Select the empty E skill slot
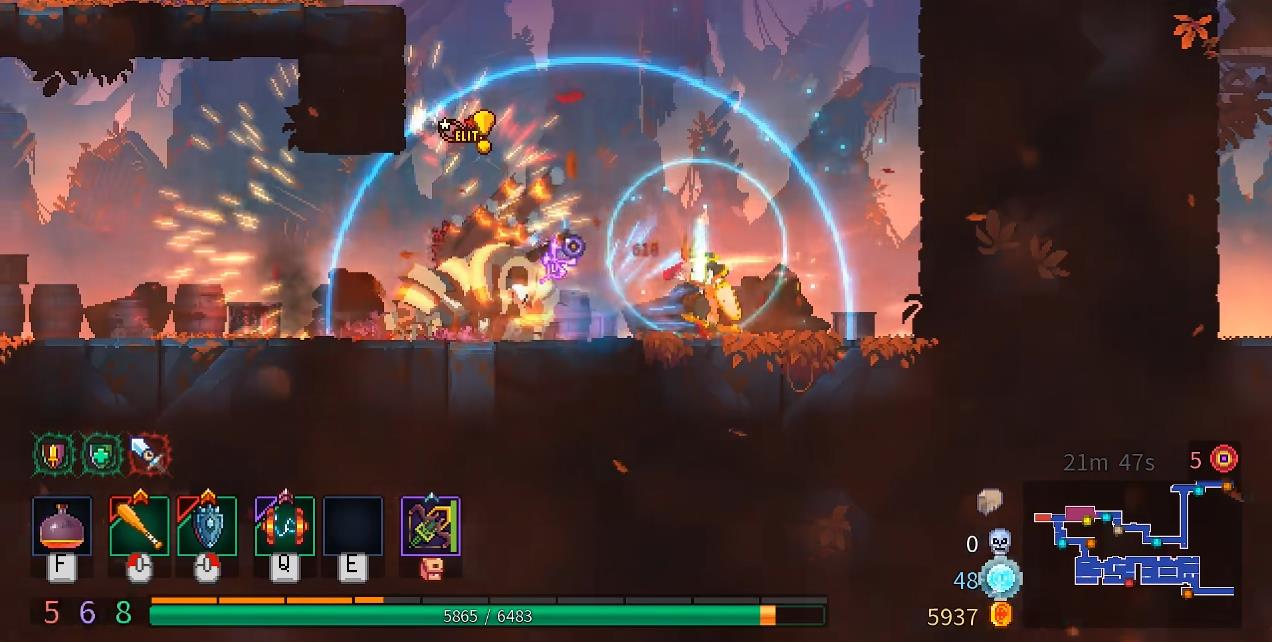 pos(352,526)
